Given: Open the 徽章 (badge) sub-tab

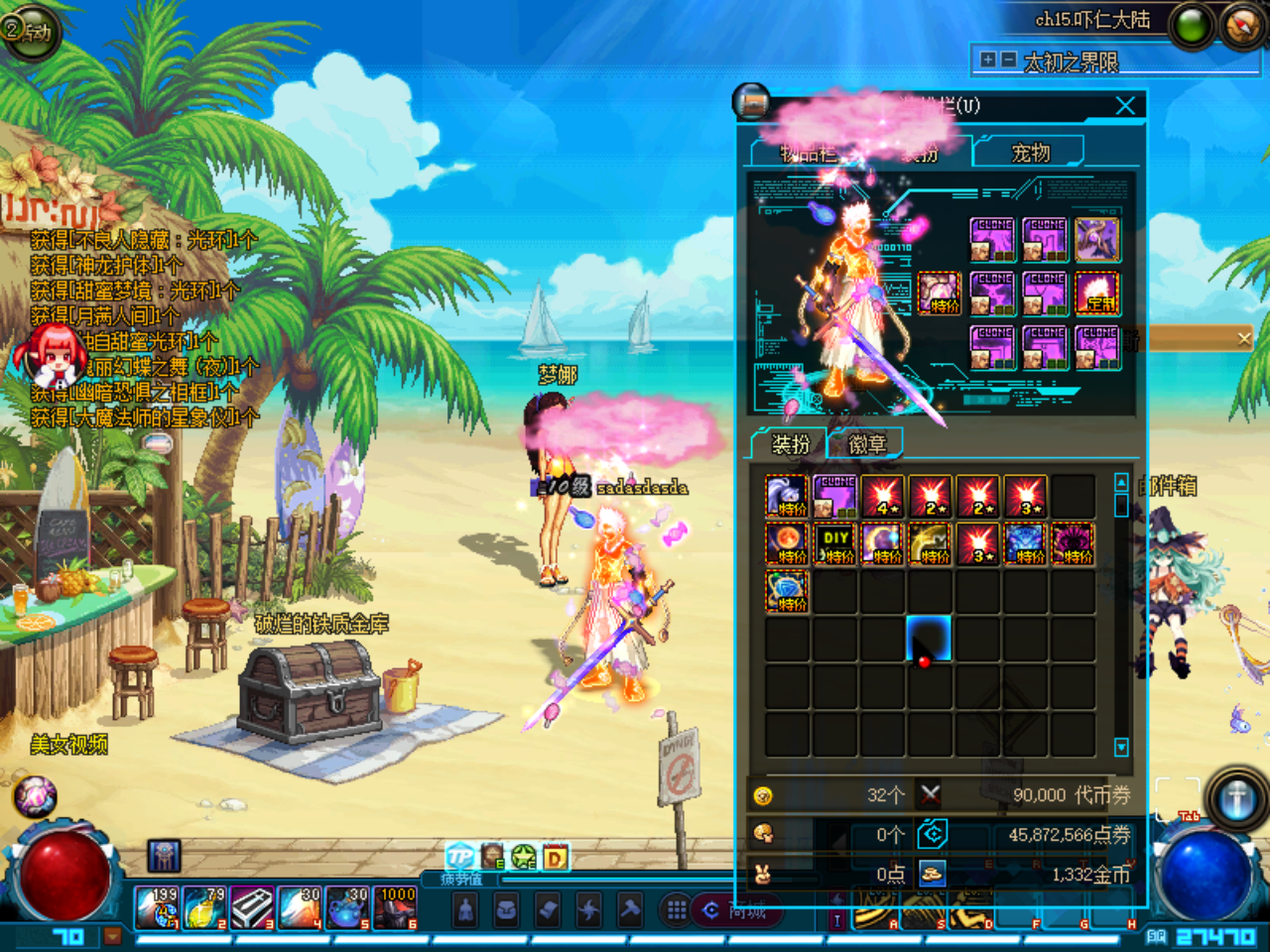Looking at the screenshot, I should (866, 444).
